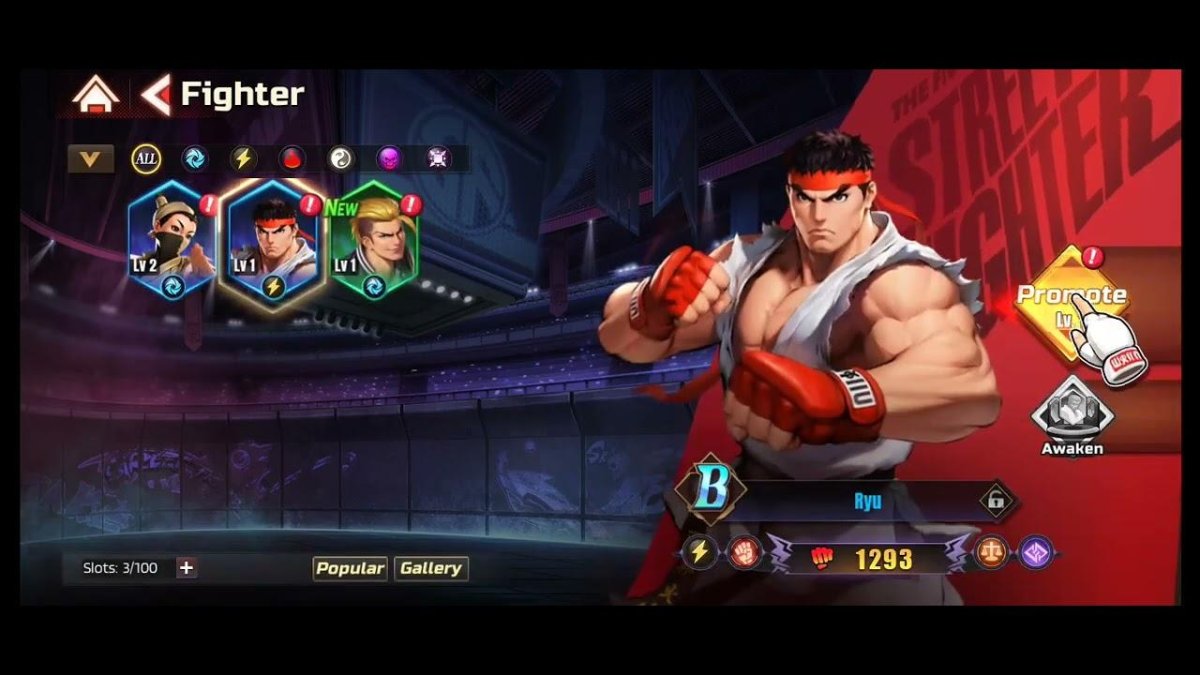1200x675 pixels.
Task: Filter fighters by purple cross-star element
Action: (438, 158)
